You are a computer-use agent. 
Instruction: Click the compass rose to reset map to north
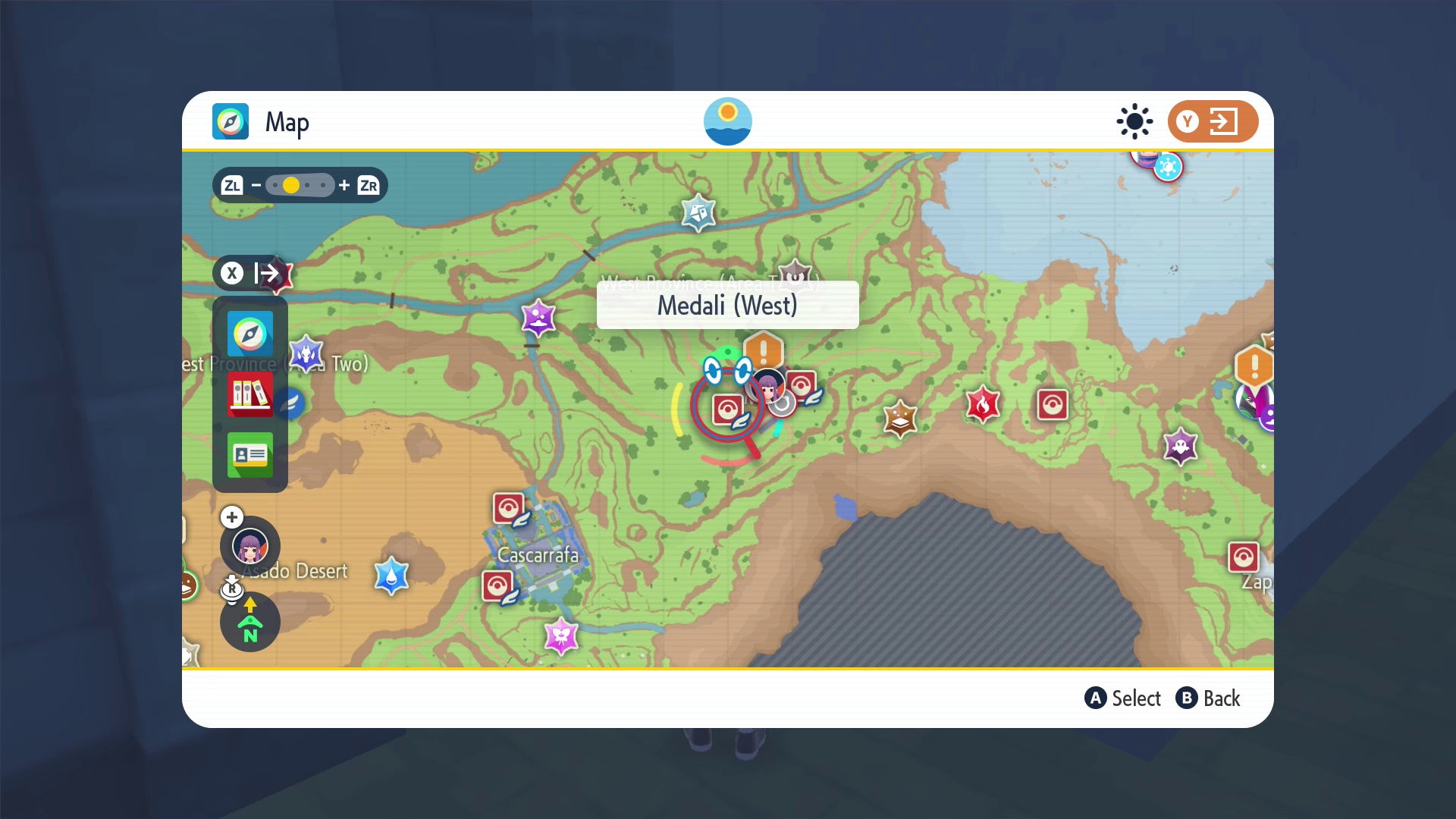point(249,622)
